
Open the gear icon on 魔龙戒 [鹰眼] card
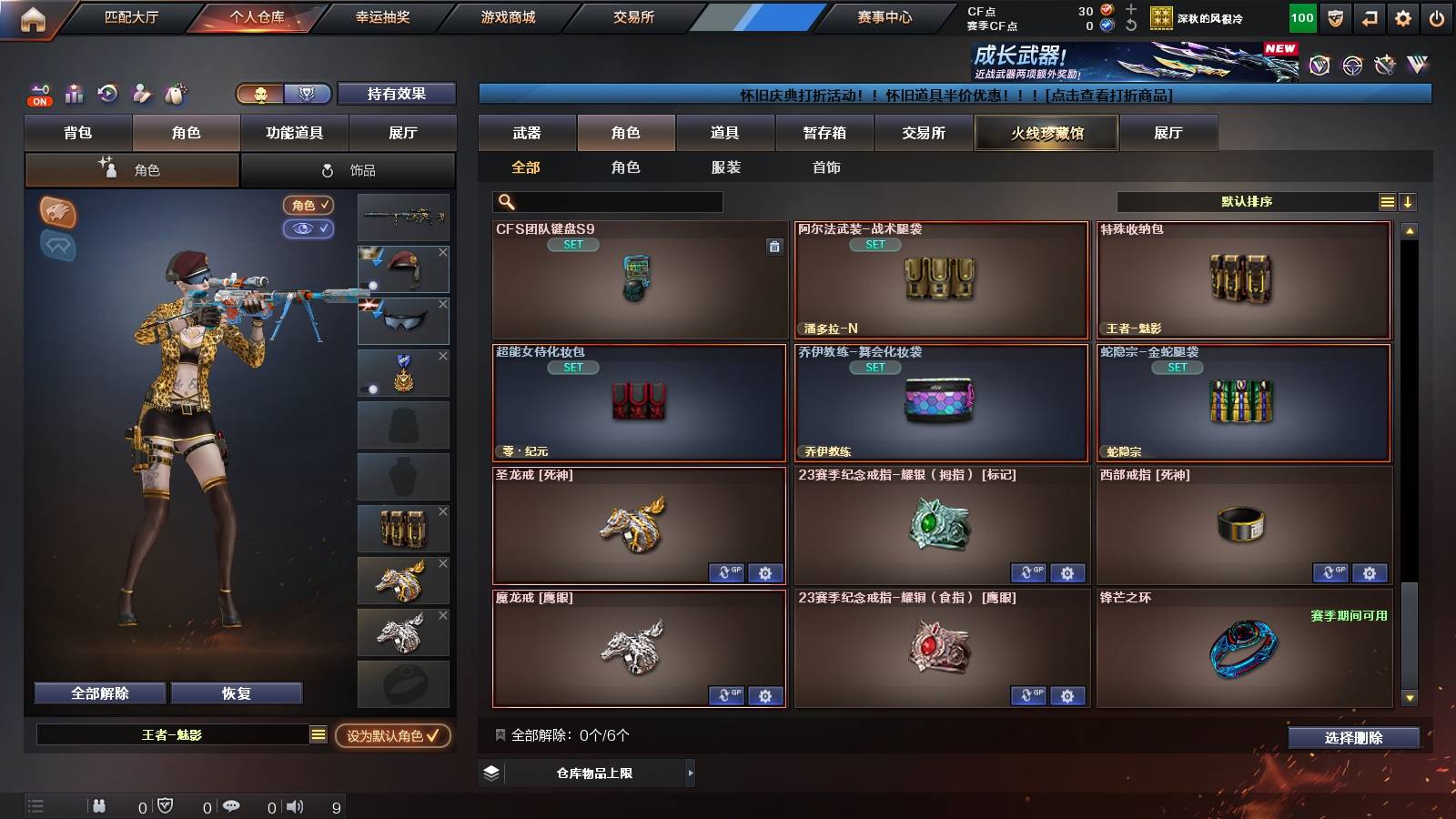(765, 695)
